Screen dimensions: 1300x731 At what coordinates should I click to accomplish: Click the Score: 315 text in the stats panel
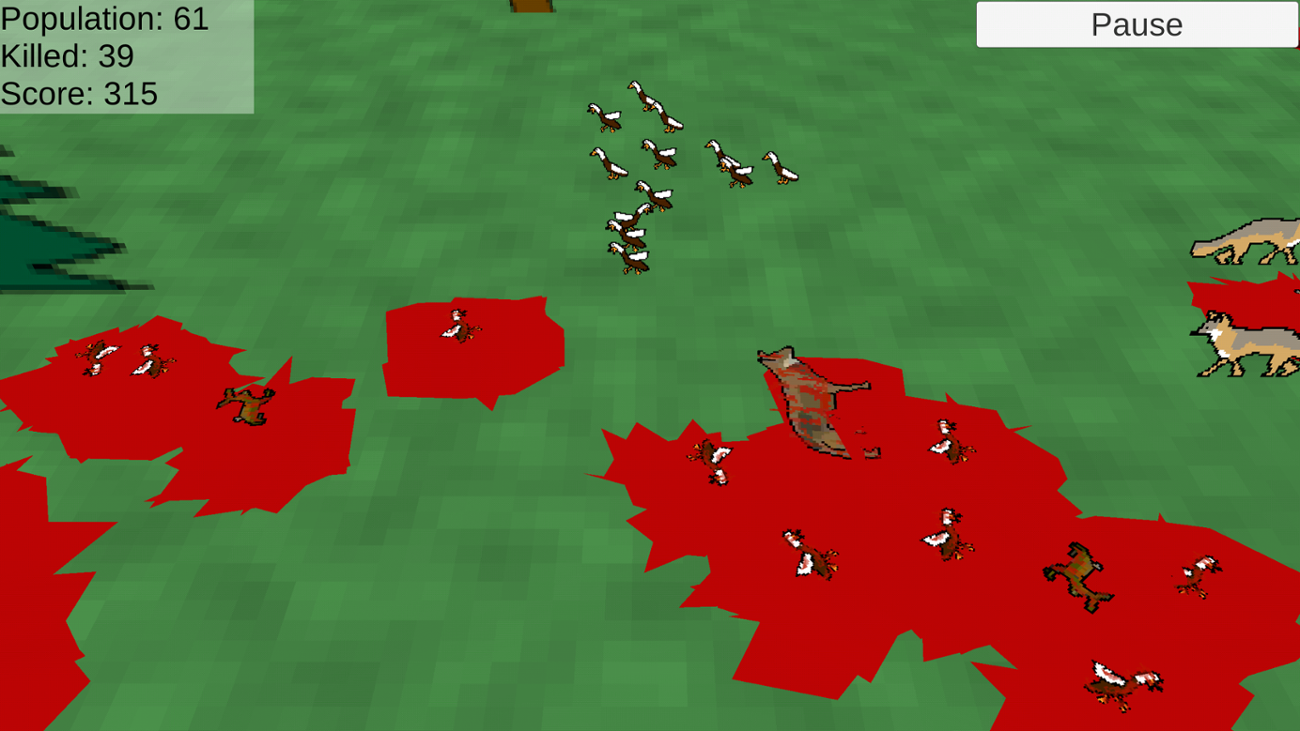[78, 95]
